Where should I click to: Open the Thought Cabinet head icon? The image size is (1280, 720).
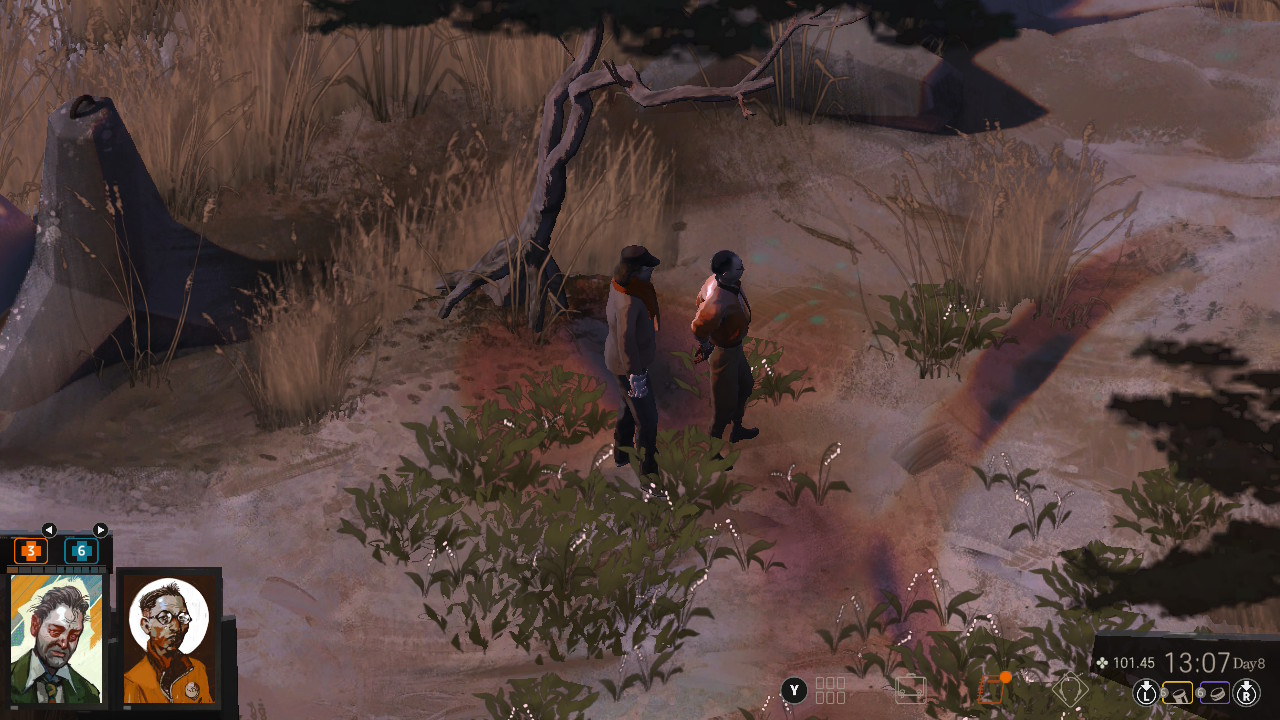[x=1069, y=690]
